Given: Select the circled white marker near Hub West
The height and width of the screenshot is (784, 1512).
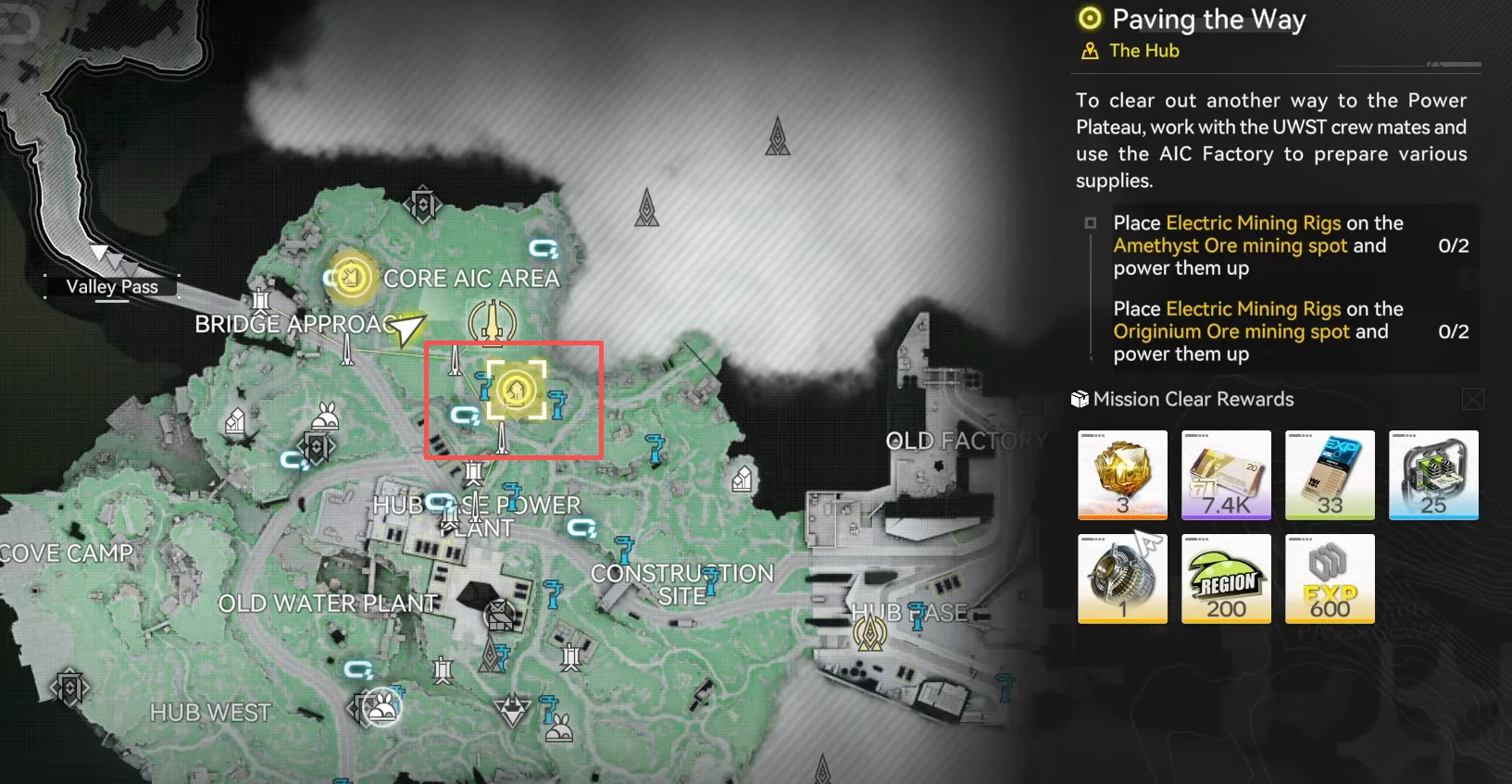Looking at the screenshot, I should [381, 709].
